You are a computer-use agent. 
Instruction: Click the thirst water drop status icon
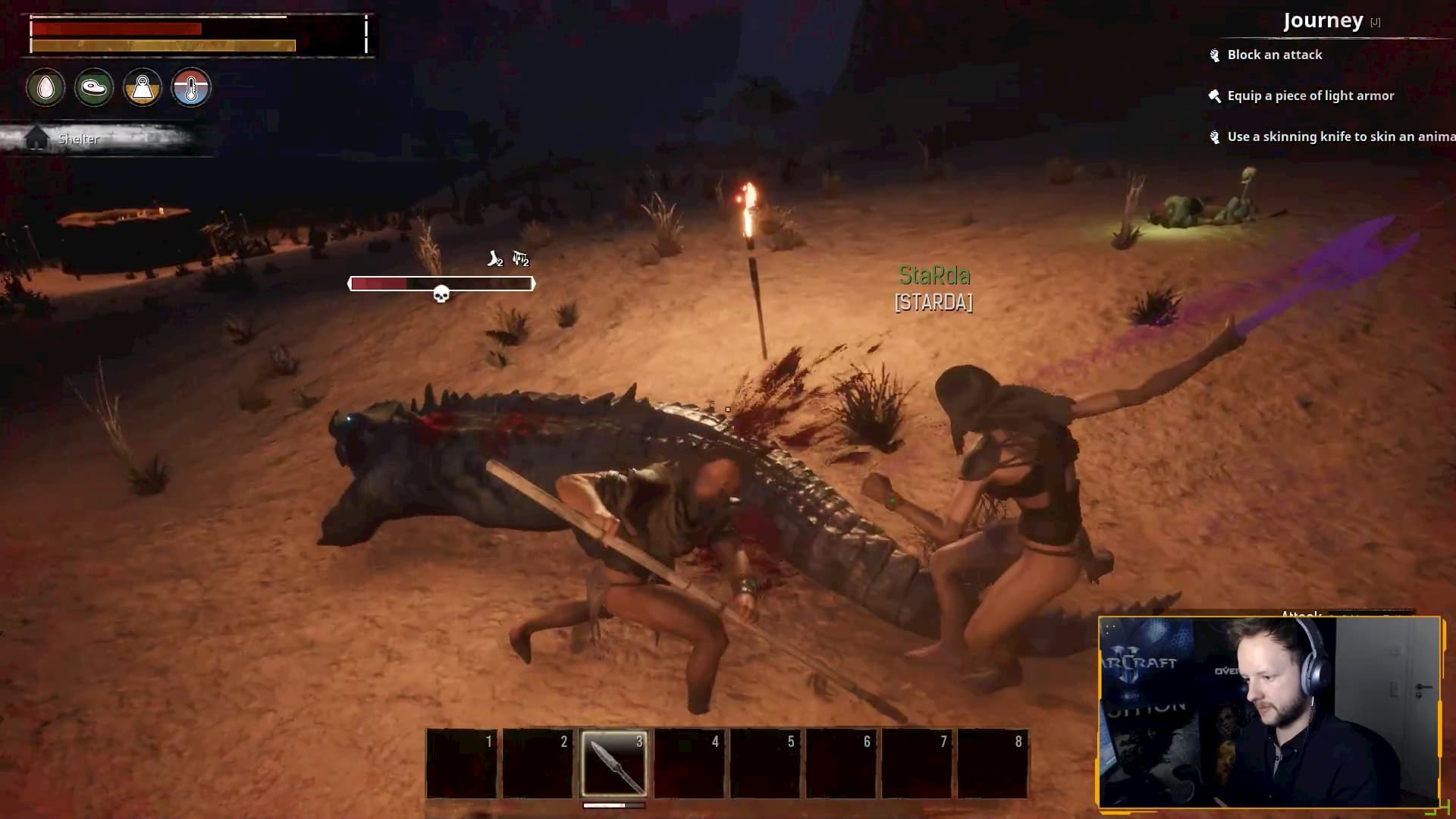point(45,88)
